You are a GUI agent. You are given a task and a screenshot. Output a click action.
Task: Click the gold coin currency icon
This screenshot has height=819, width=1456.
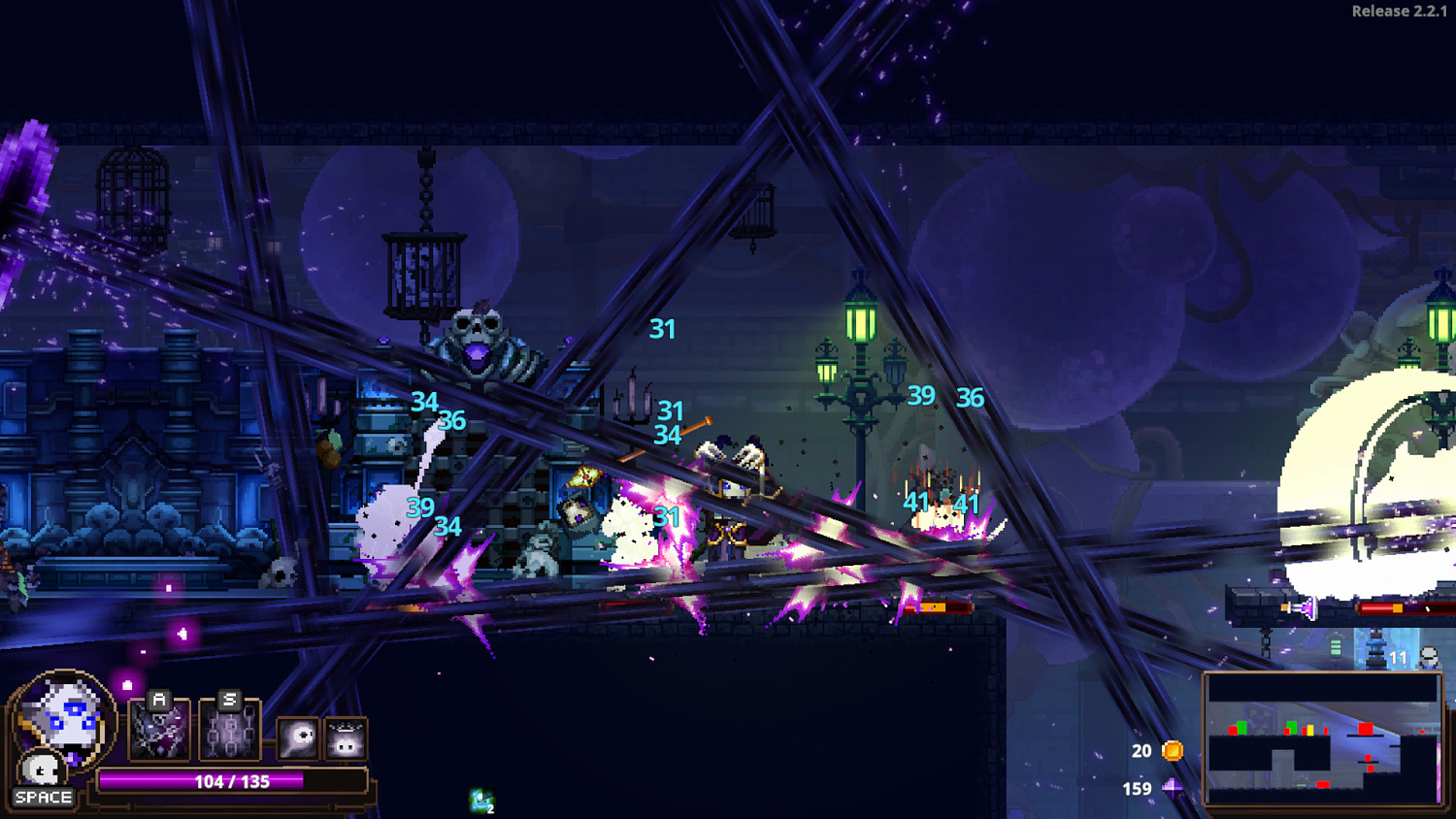[x=1173, y=750]
